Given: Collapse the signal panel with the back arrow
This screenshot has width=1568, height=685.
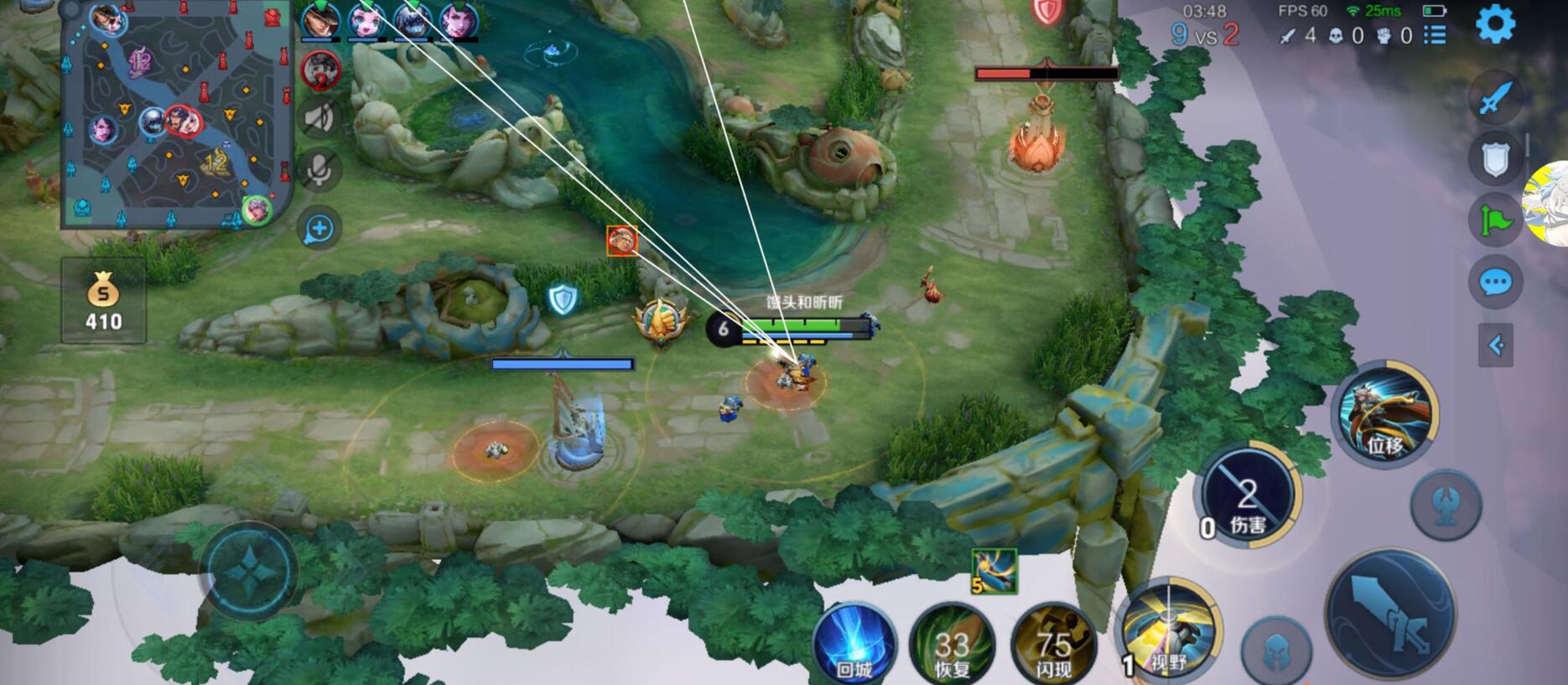Looking at the screenshot, I should 1496,343.
